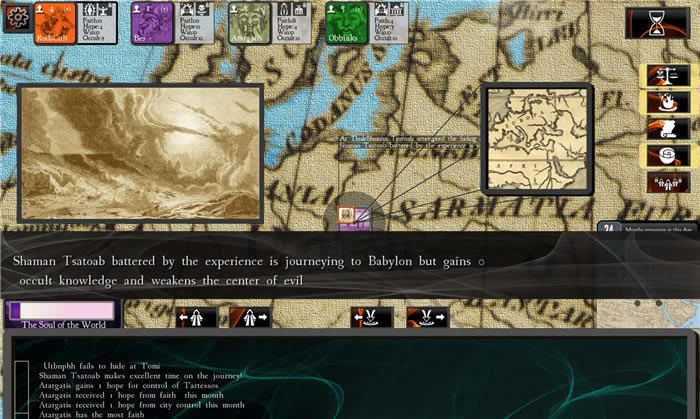This screenshot has width=700, height=419.
Task: Open the group of followers panel
Action: click(x=661, y=182)
